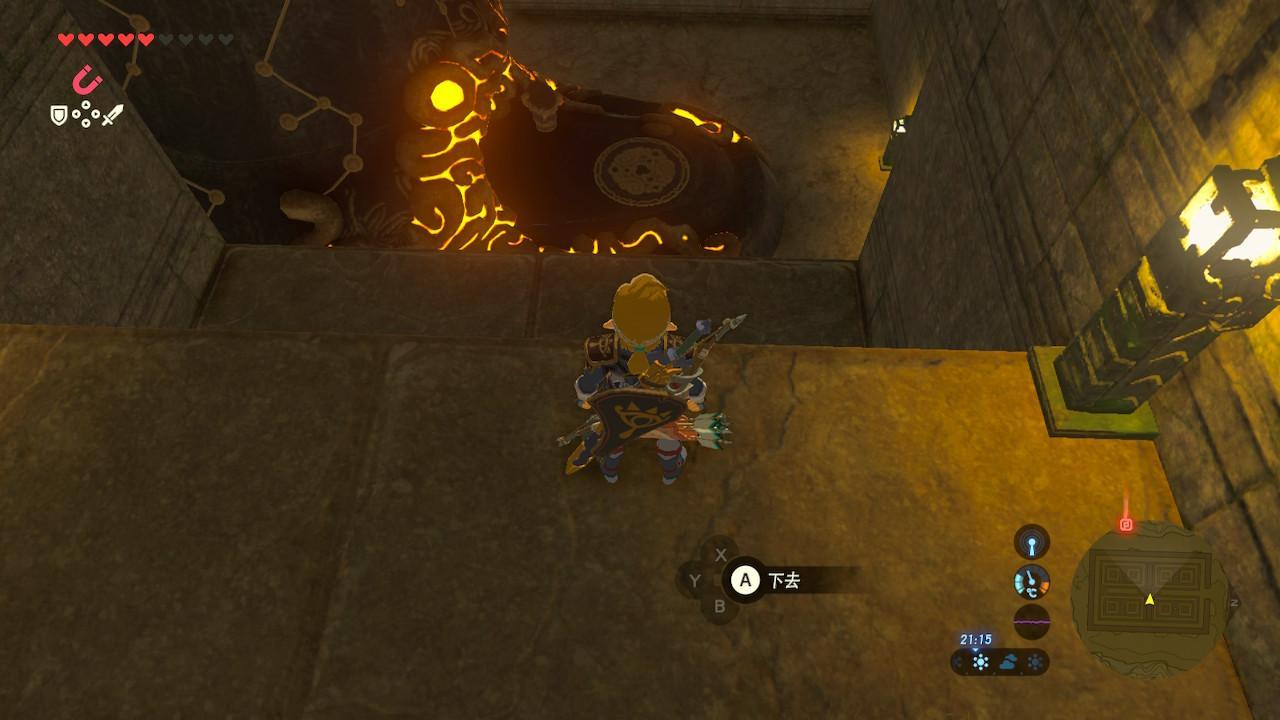Click the Sheikah sensor icon
The height and width of the screenshot is (720, 1280).
coord(1032,543)
